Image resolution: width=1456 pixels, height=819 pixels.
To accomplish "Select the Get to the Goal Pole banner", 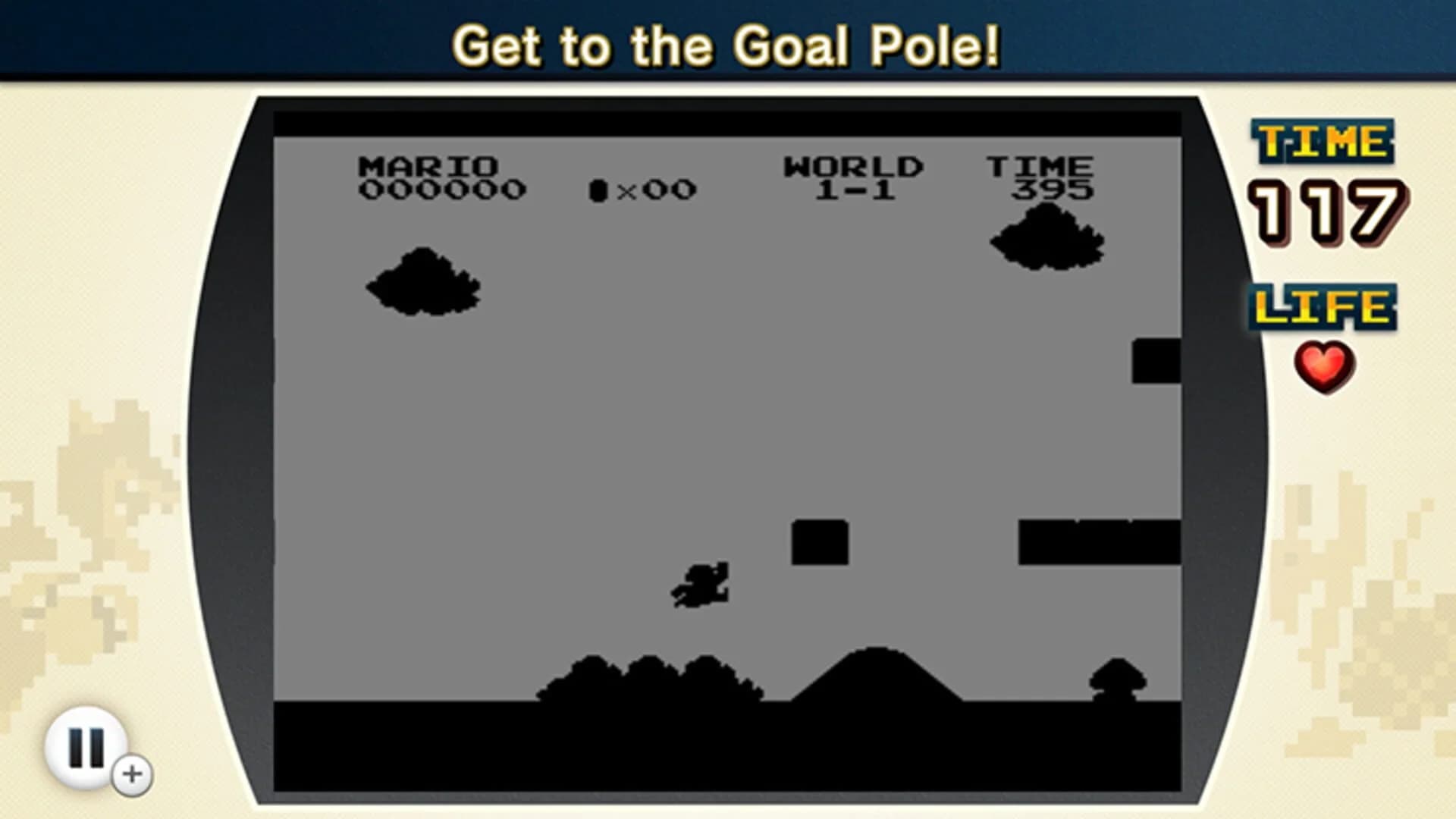I will pos(728,45).
